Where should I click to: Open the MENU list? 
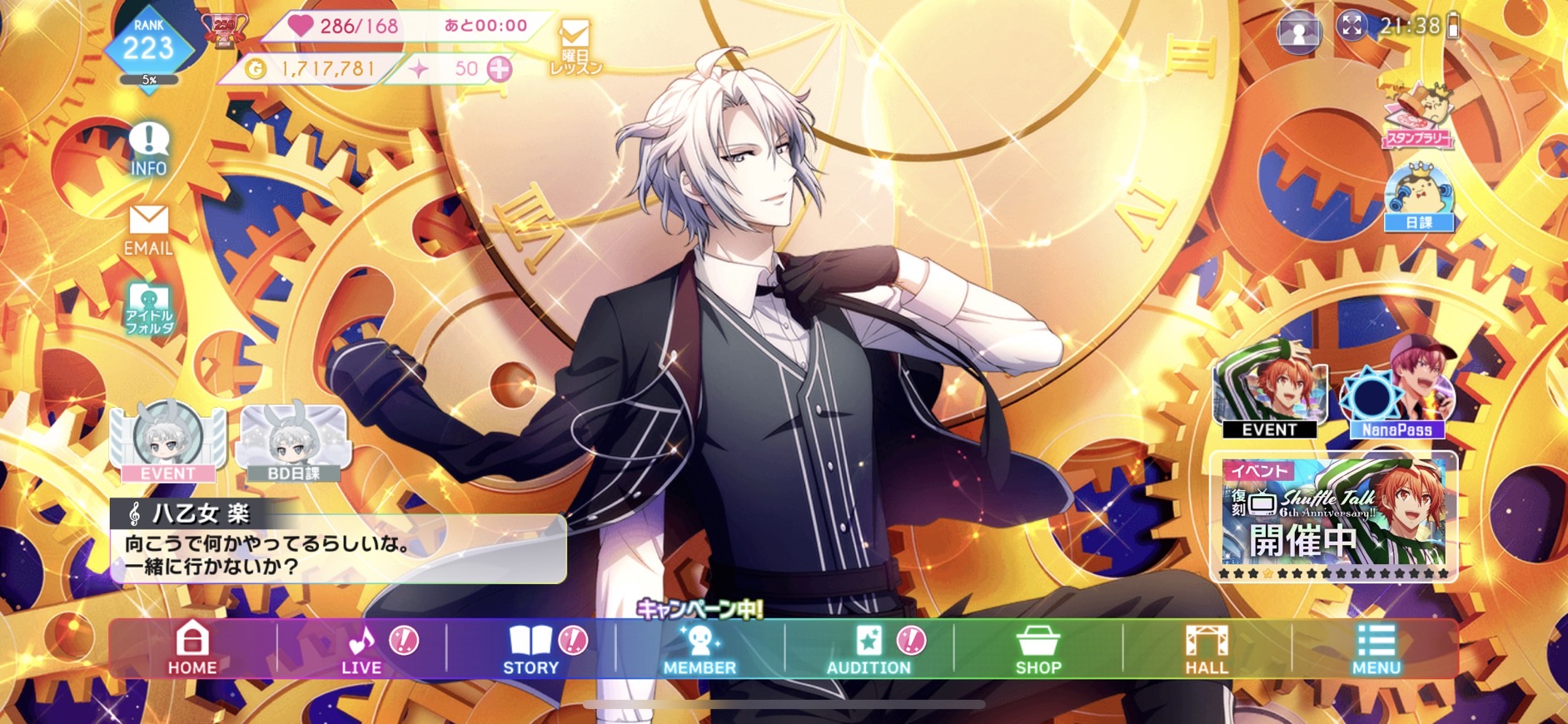pyautogui.click(x=1376, y=648)
